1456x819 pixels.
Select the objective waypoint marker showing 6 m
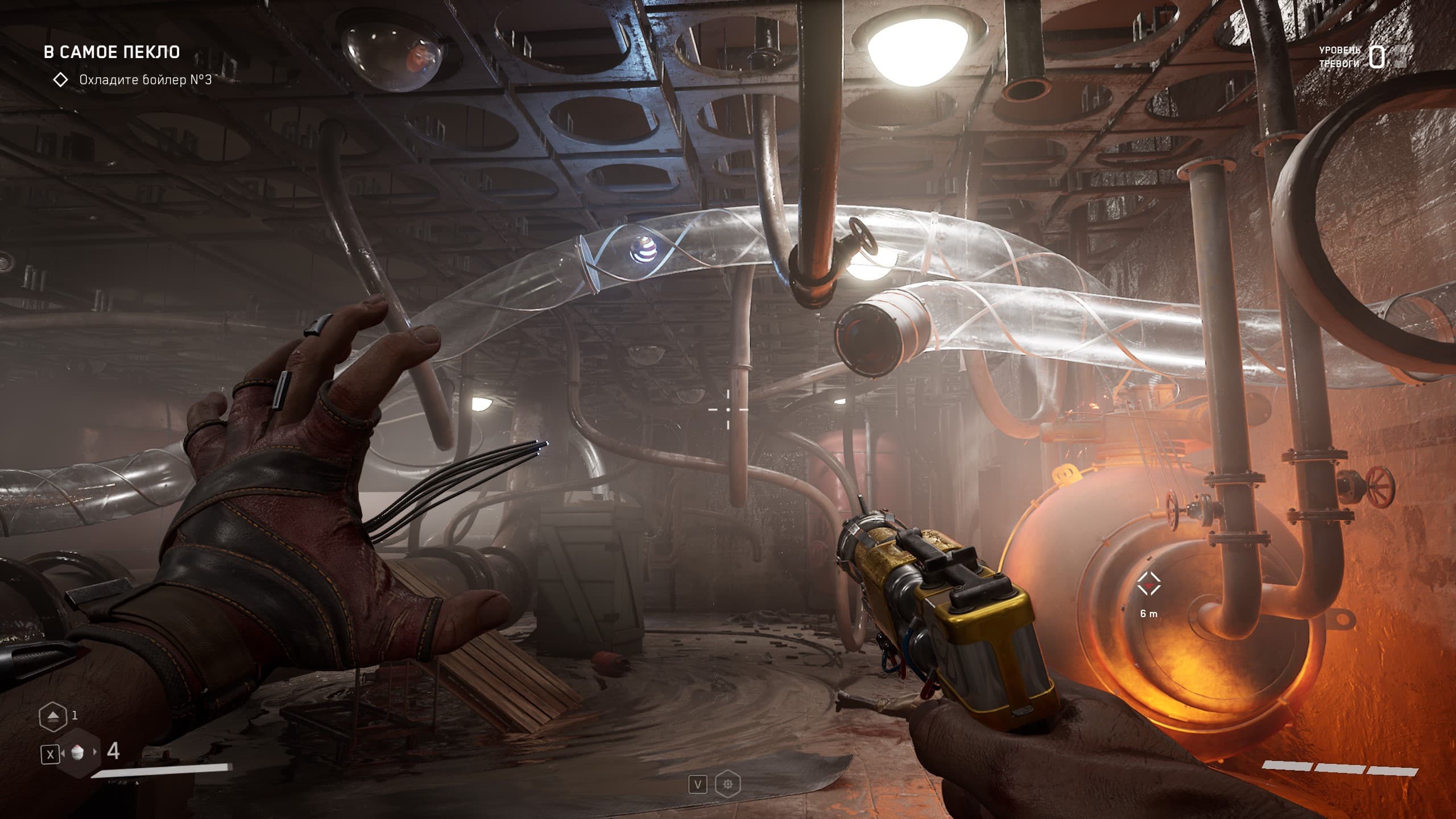(x=1148, y=584)
